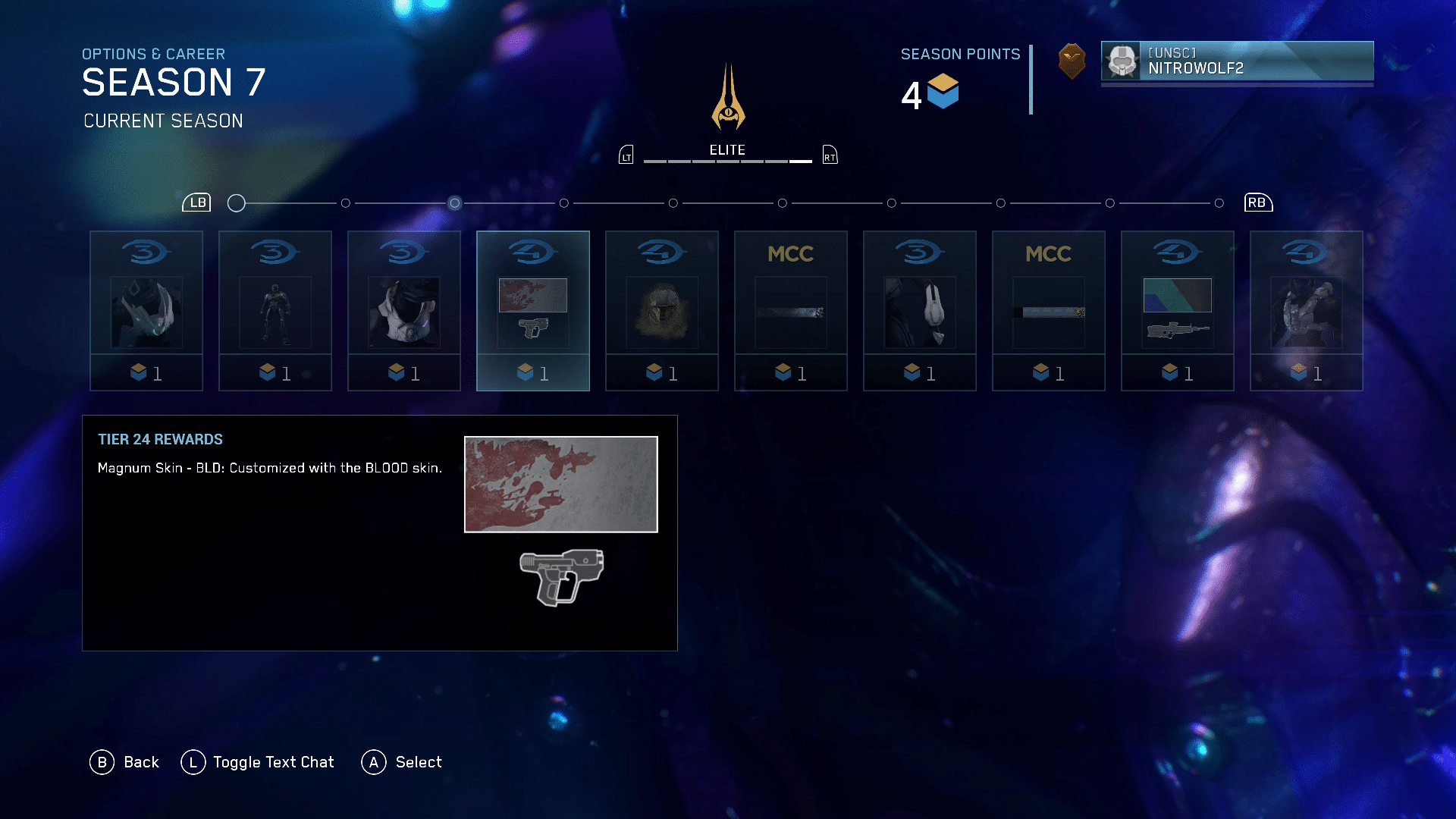The image size is (1456, 819).
Task: Choose the Halo 3 full-body armor reward tile
Action: pyautogui.click(x=275, y=311)
